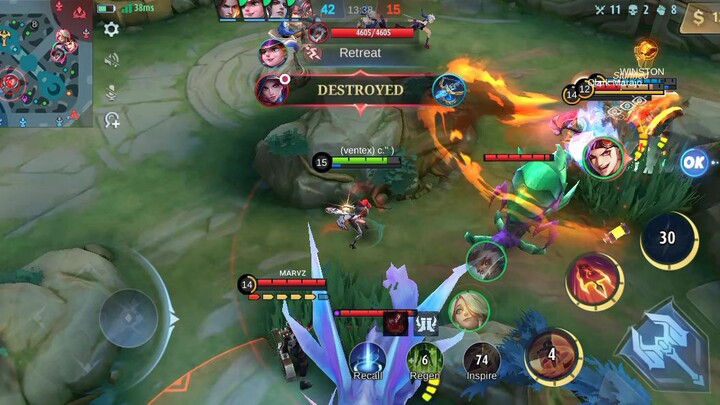This screenshot has height=405, width=720.
Task: Use the Regen ability
Action: pyautogui.click(x=425, y=359)
